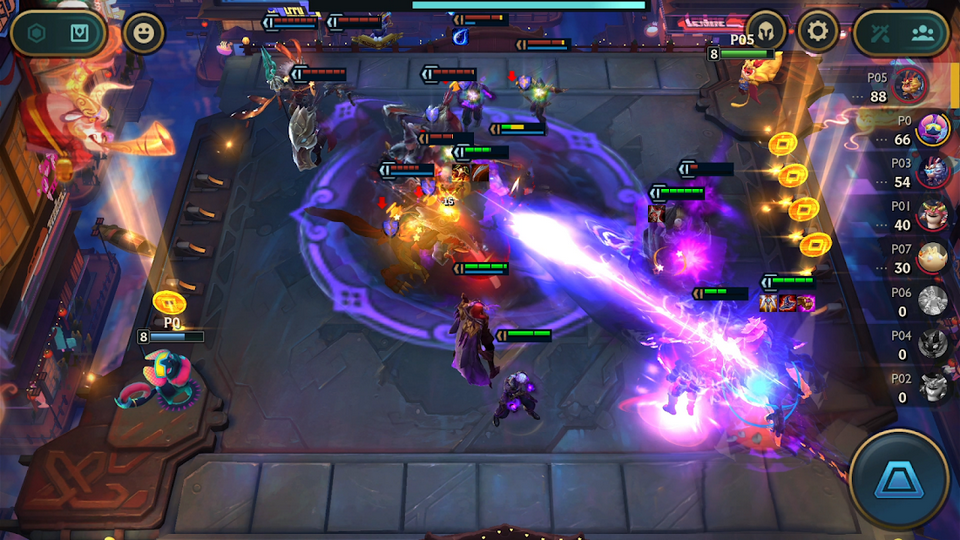Switch to the players list view
The height and width of the screenshot is (540, 960).
[x=922, y=33]
